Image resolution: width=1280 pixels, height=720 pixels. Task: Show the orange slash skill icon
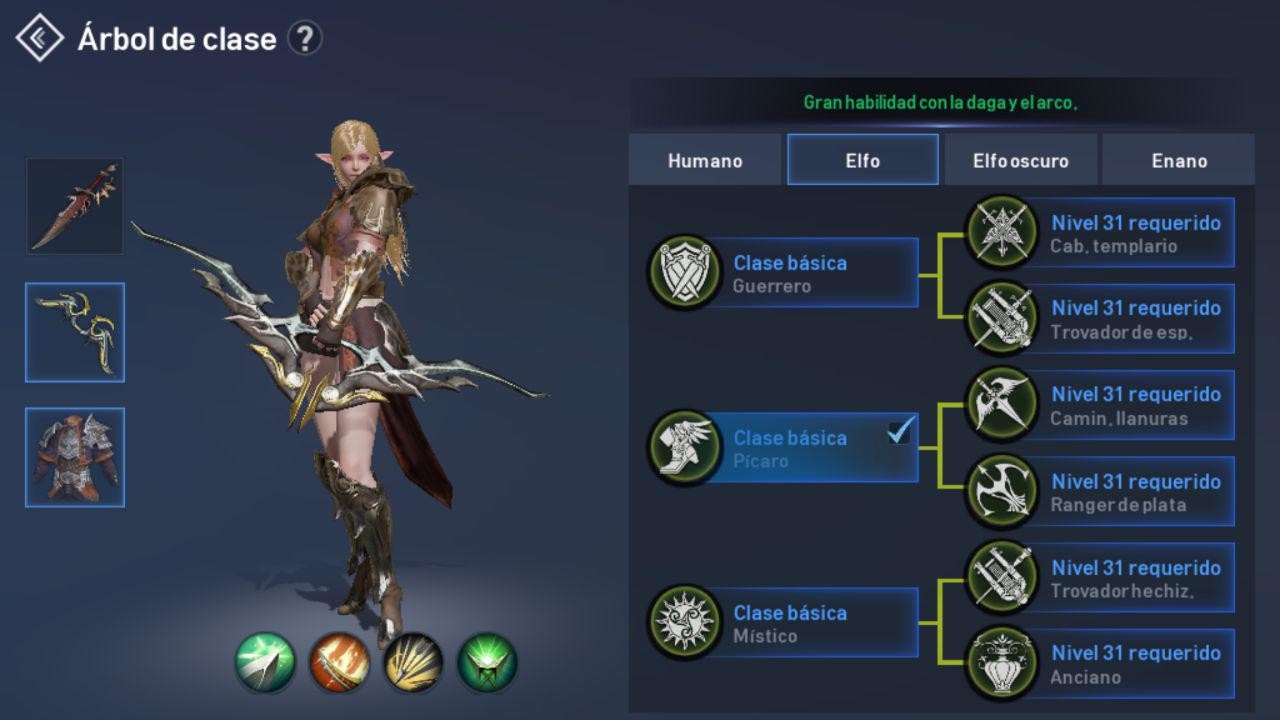point(339,662)
